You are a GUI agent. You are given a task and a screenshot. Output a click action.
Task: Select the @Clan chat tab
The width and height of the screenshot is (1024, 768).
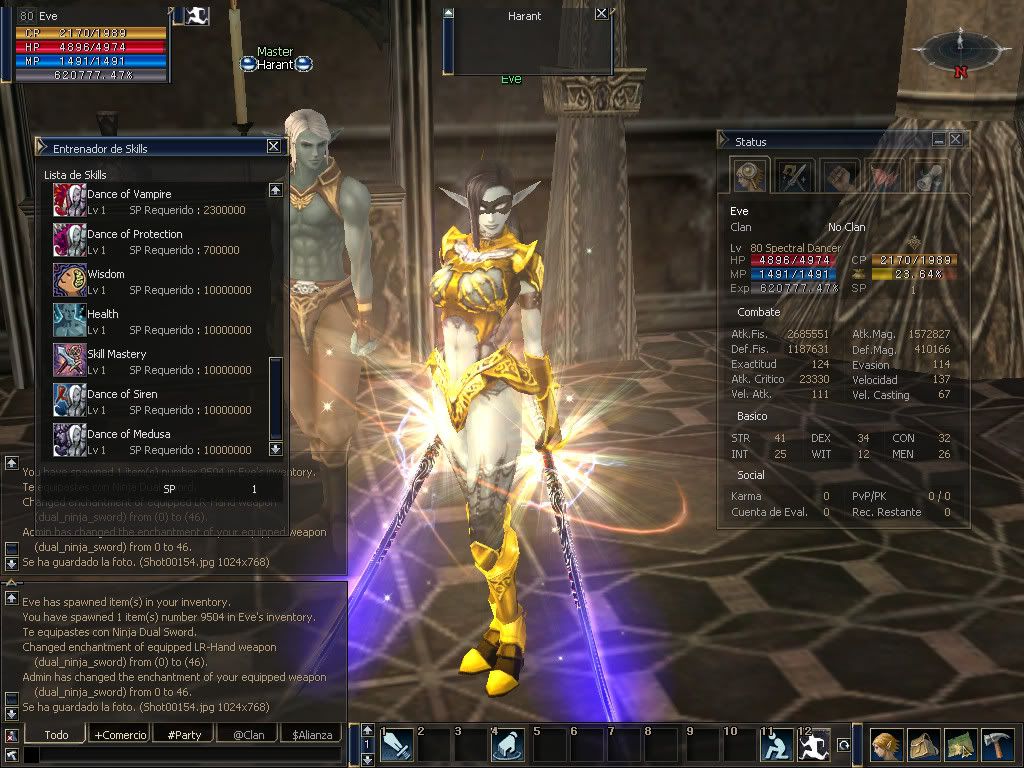pyautogui.click(x=248, y=735)
